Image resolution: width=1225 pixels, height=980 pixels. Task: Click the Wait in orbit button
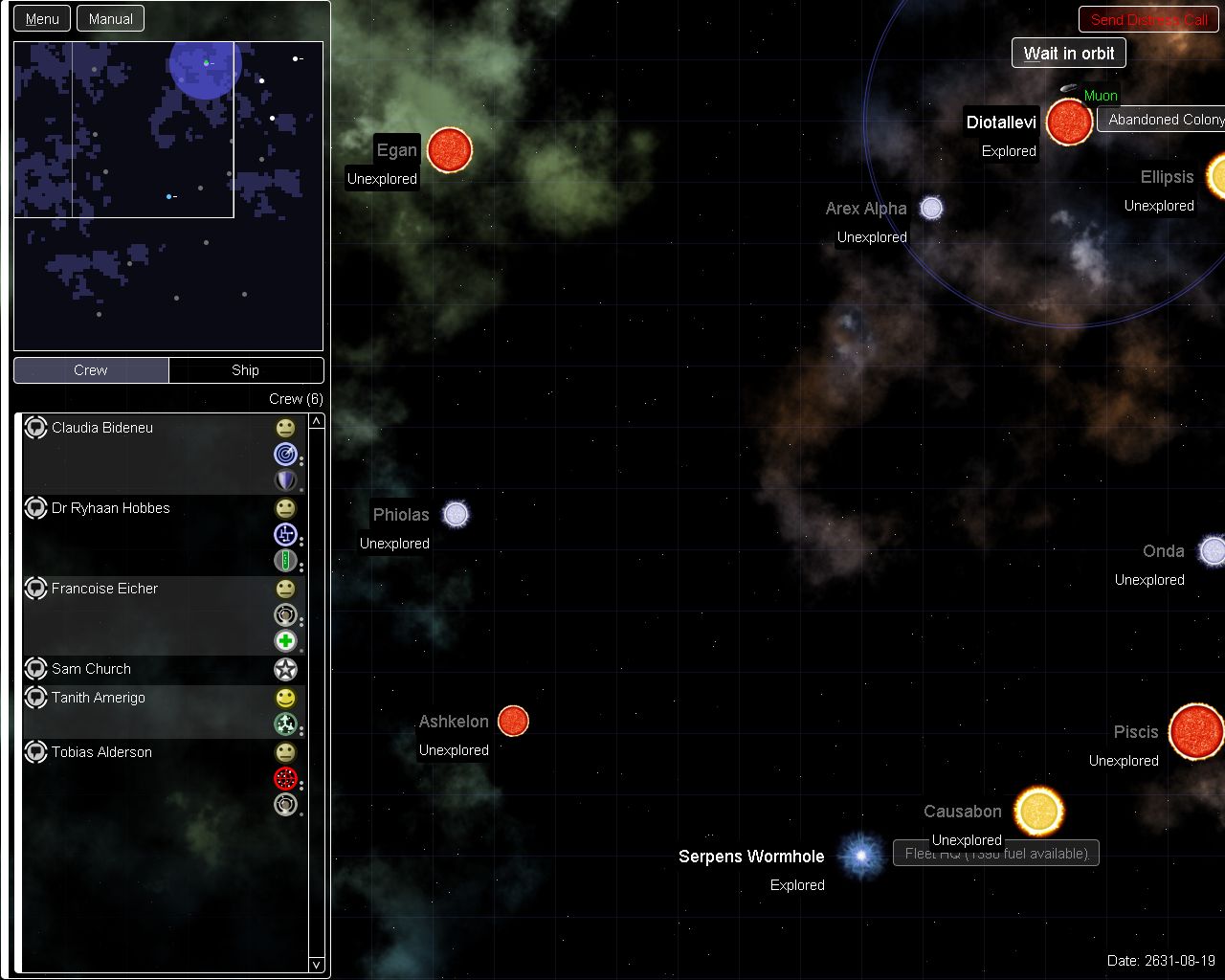pos(1068,53)
